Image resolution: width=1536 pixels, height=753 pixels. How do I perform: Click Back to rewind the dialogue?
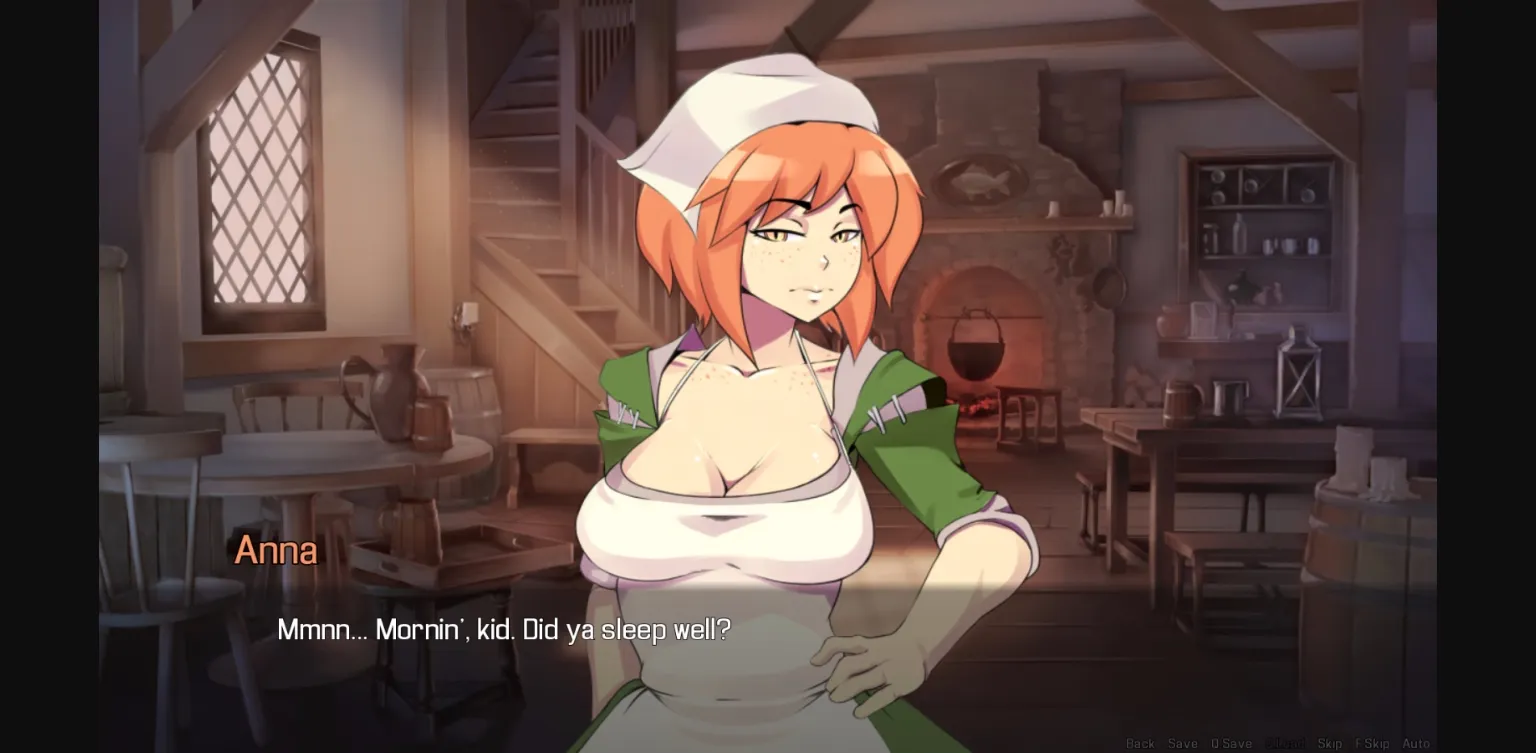[x=1140, y=744]
